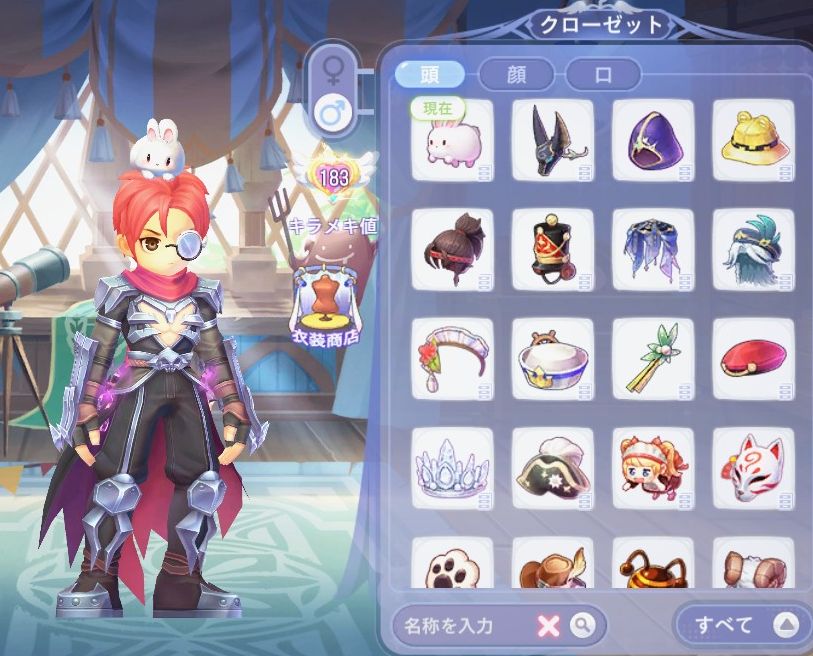Viewport: 813px width, 656px height.
Task: Select the blonde doll headgear
Action: [x=652, y=469]
